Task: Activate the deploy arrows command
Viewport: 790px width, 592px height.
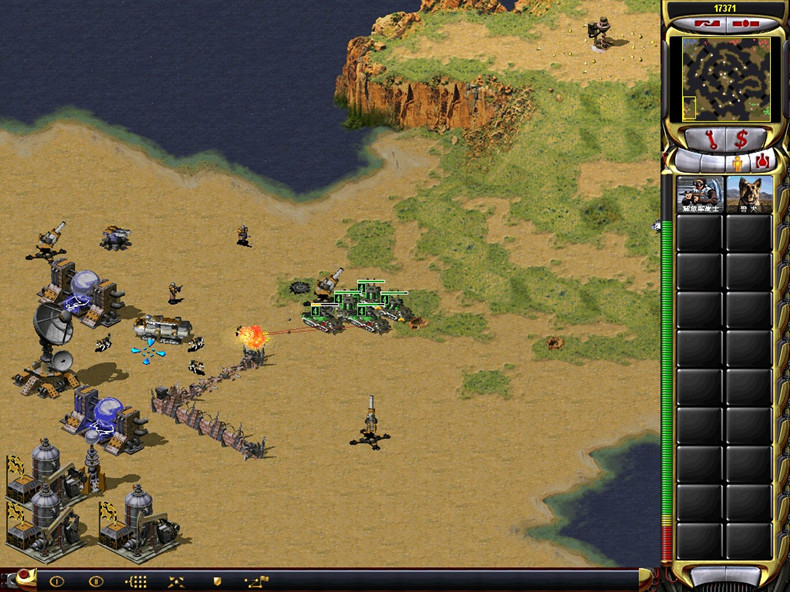Action: click(x=176, y=581)
